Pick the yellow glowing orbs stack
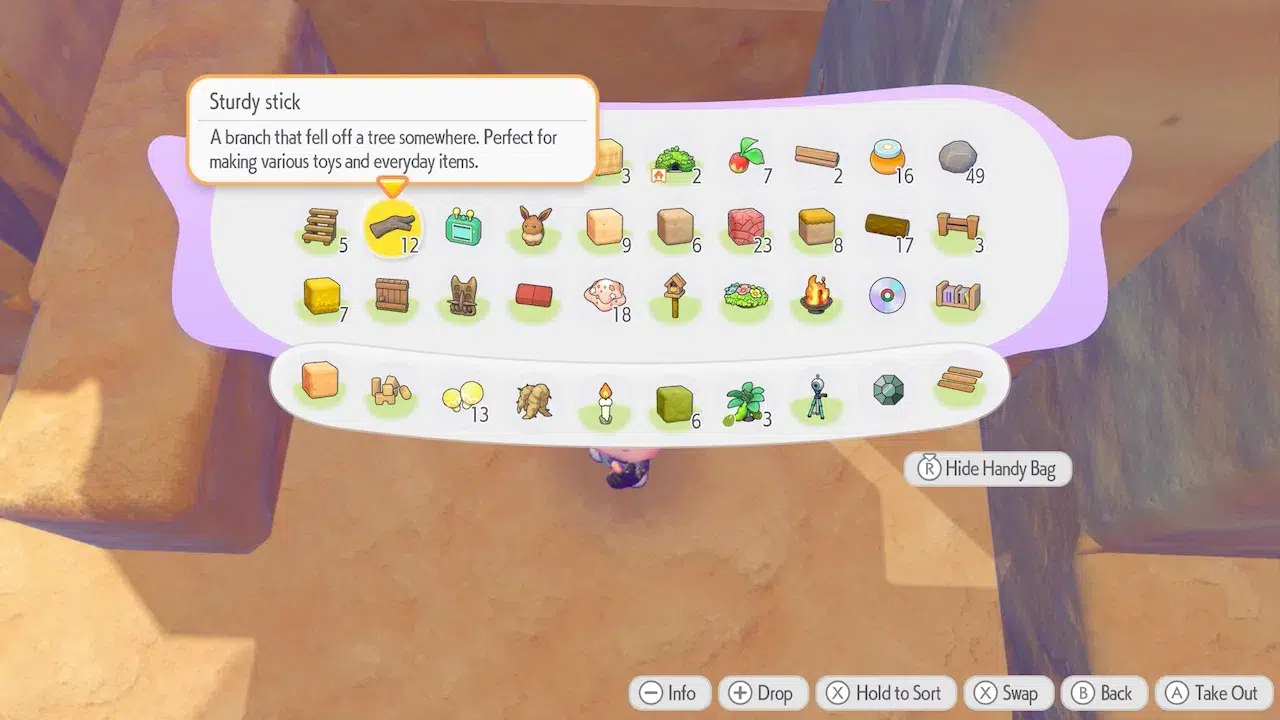This screenshot has height=720, width=1280. pos(462,398)
